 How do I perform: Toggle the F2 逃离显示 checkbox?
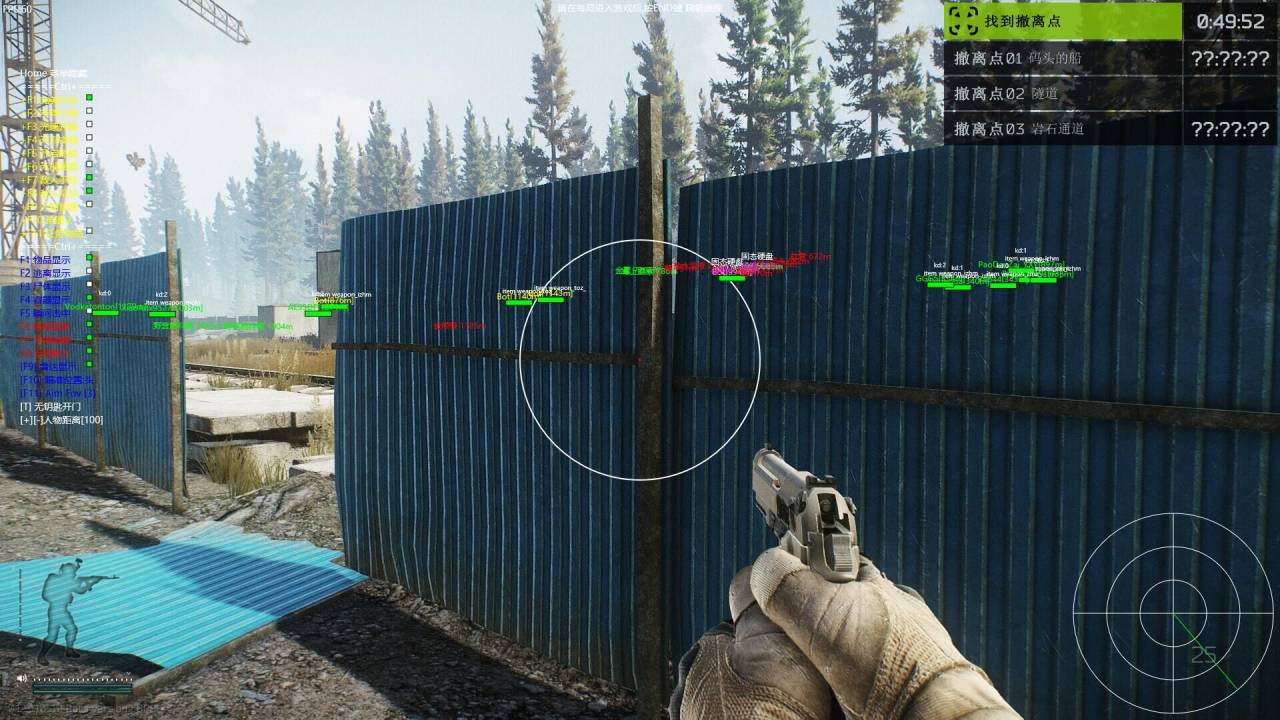point(89,271)
